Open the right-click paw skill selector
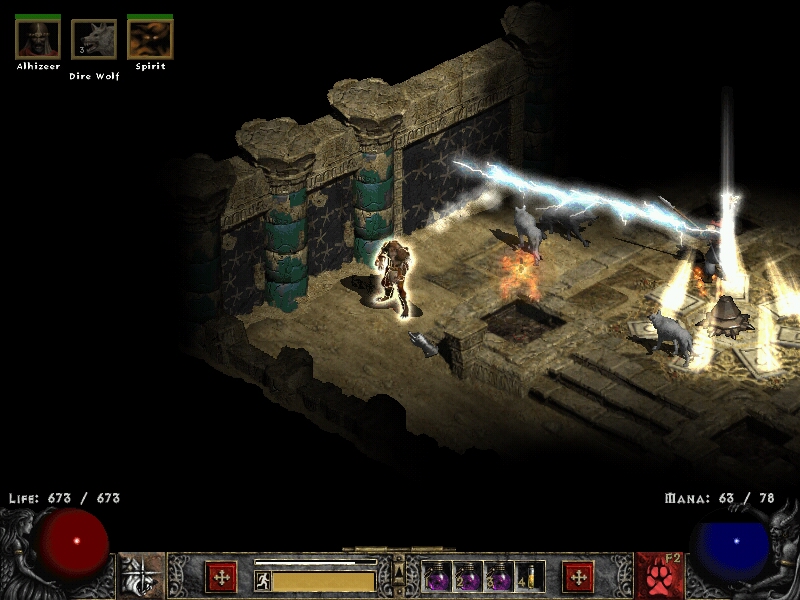Image resolution: width=800 pixels, height=600 pixels. (x=658, y=576)
